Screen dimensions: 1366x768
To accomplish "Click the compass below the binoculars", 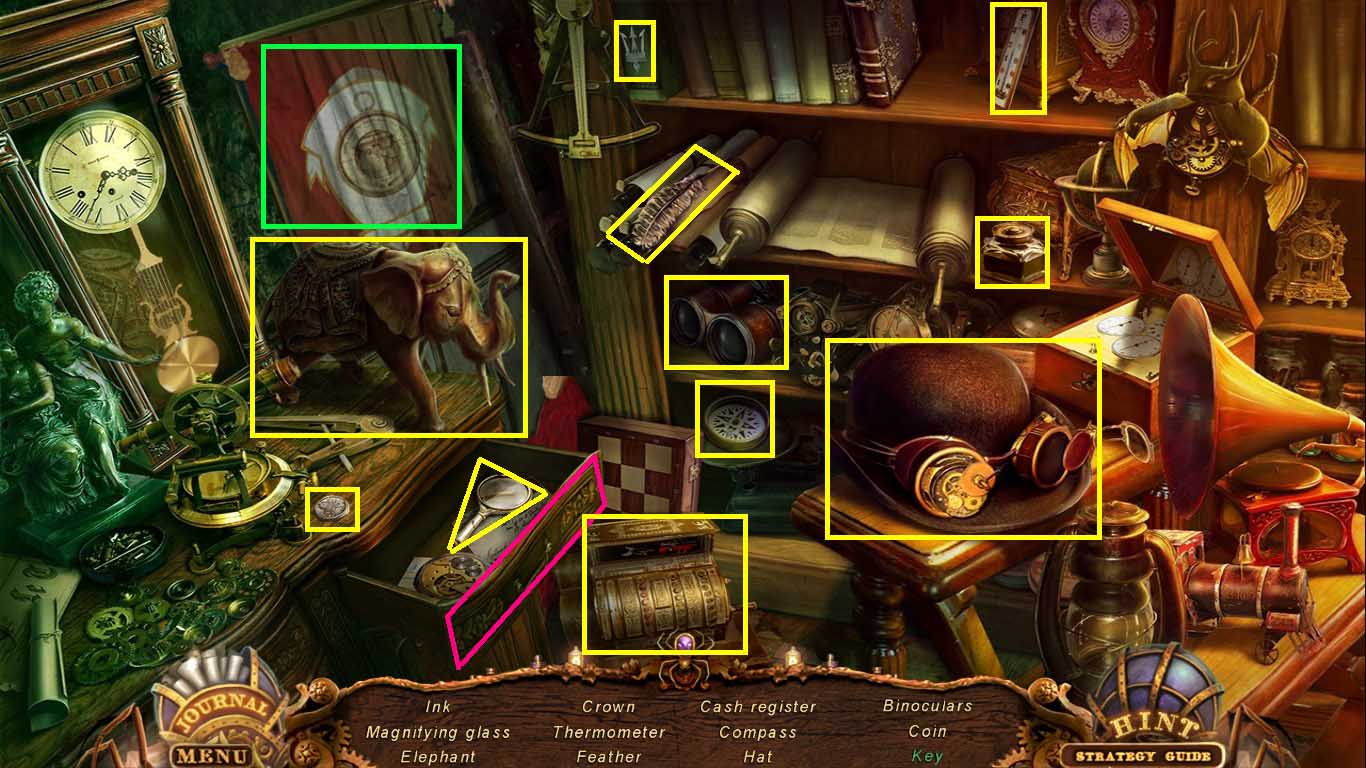I will (735, 420).
